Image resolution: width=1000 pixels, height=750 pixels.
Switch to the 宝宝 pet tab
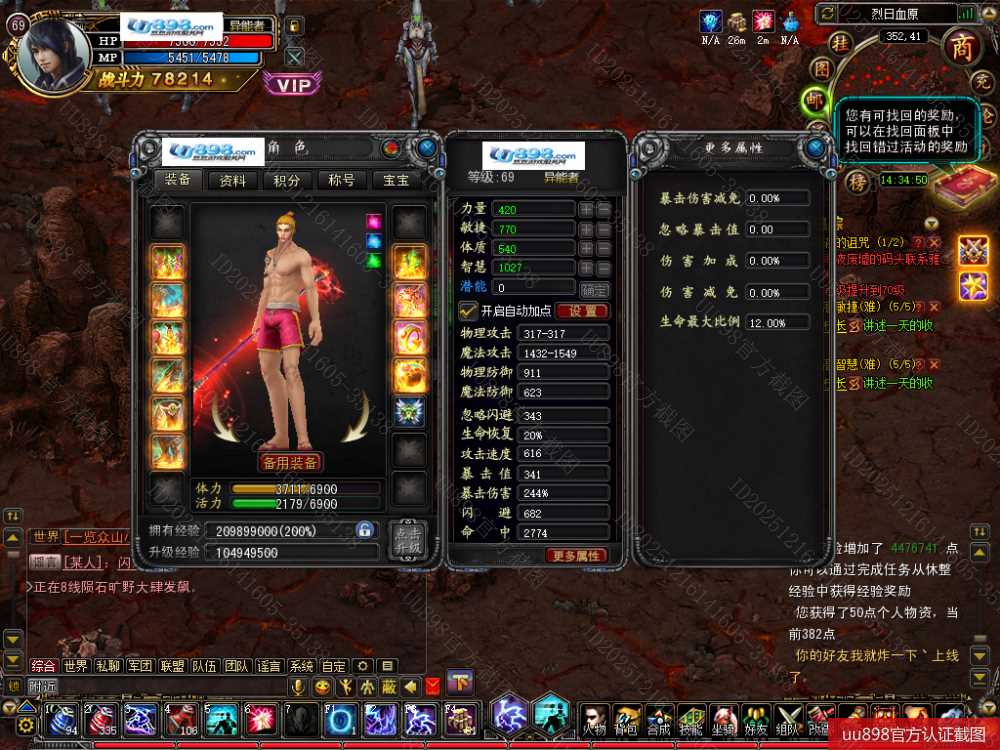tap(396, 181)
